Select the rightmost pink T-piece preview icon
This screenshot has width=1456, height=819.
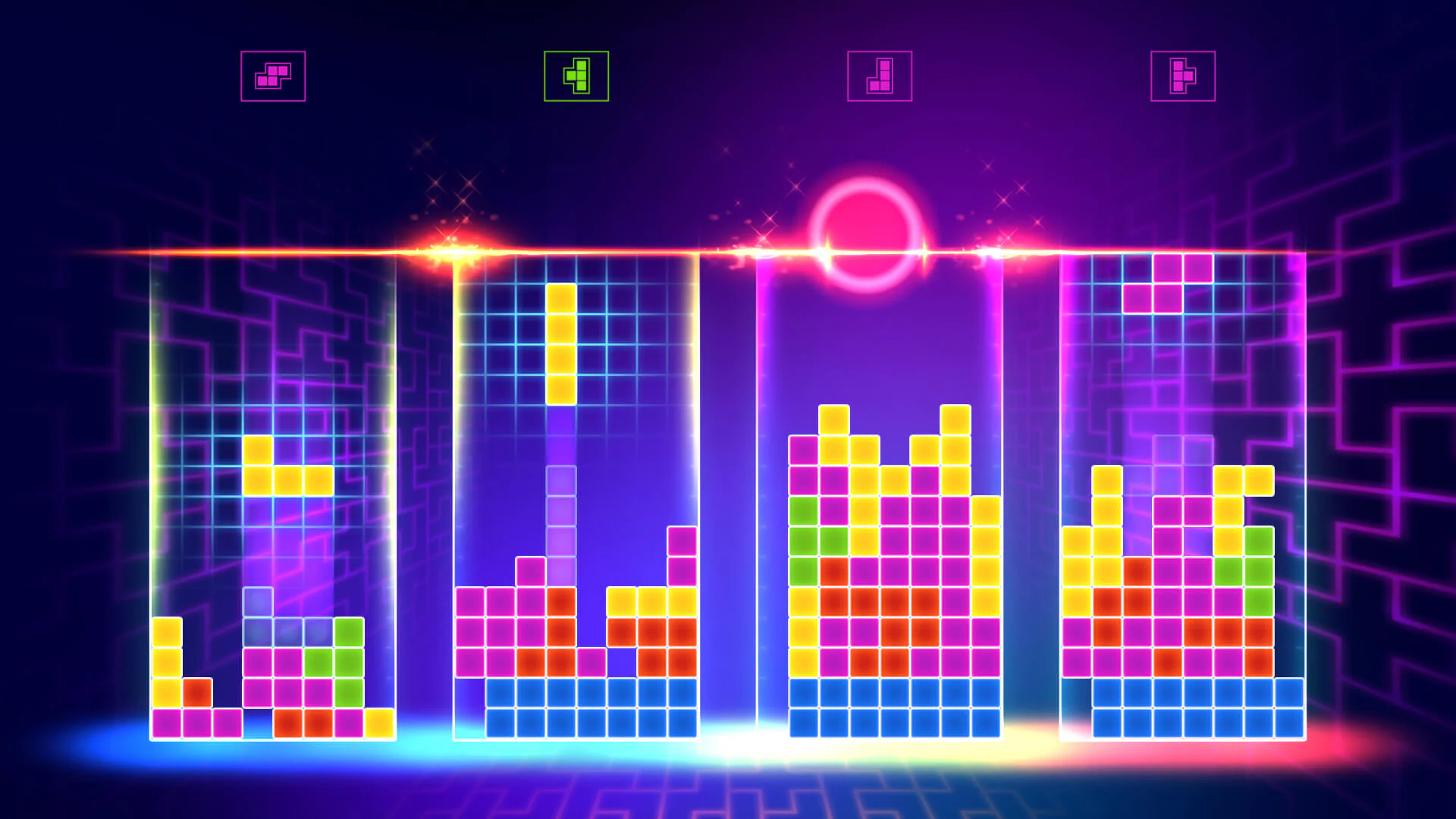[x=1184, y=75]
